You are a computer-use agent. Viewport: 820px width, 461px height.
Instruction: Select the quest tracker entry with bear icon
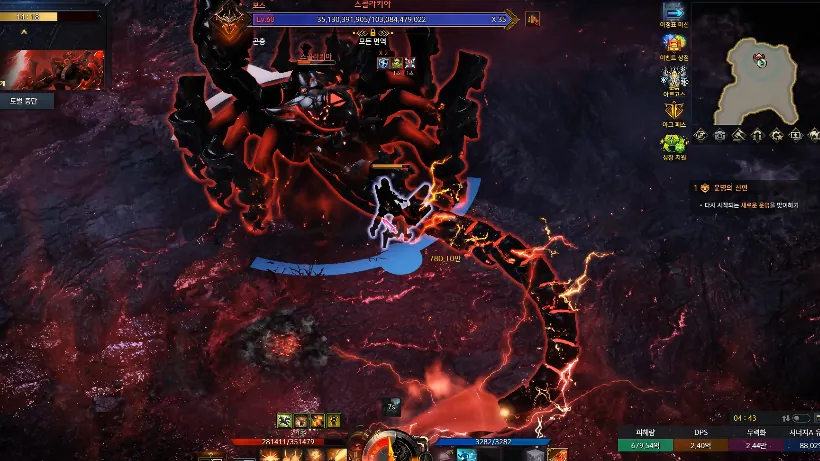coord(703,187)
